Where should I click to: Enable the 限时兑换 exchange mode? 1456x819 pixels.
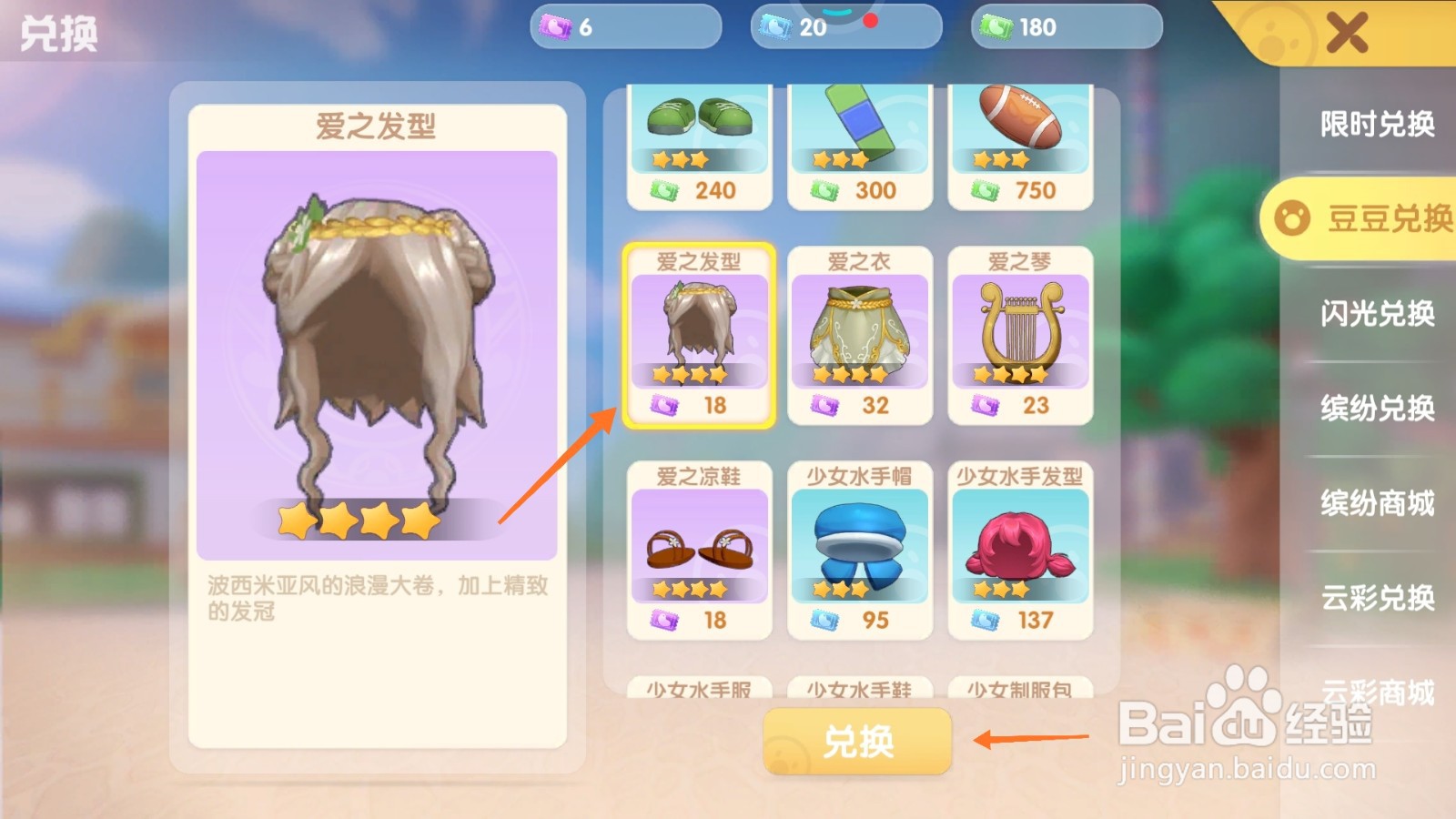tap(1374, 125)
